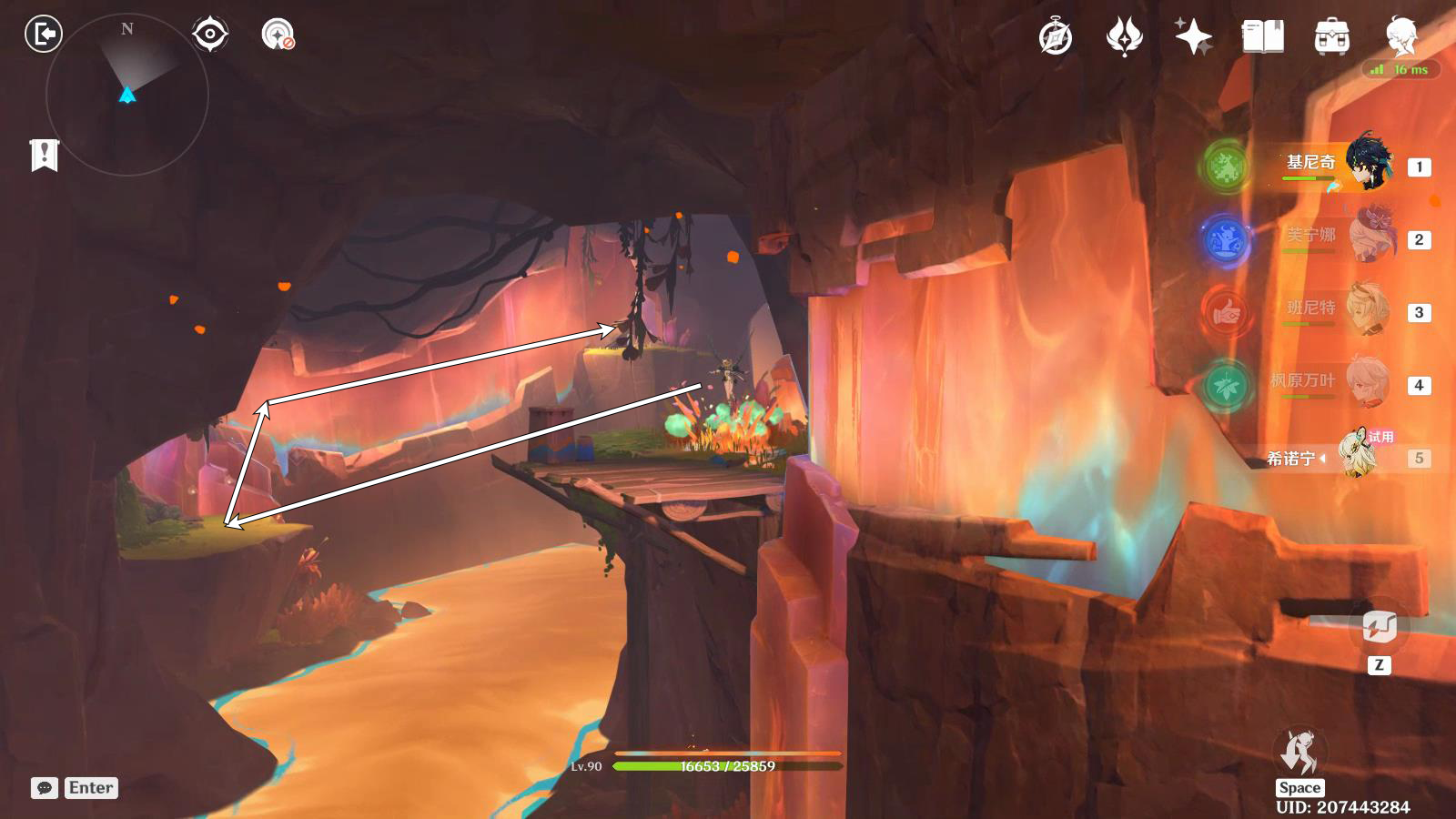The height and width of the screenshot is (819, 1456).
Task: Click the radar icon beside the minimap
Action: [x=278, y=35]
